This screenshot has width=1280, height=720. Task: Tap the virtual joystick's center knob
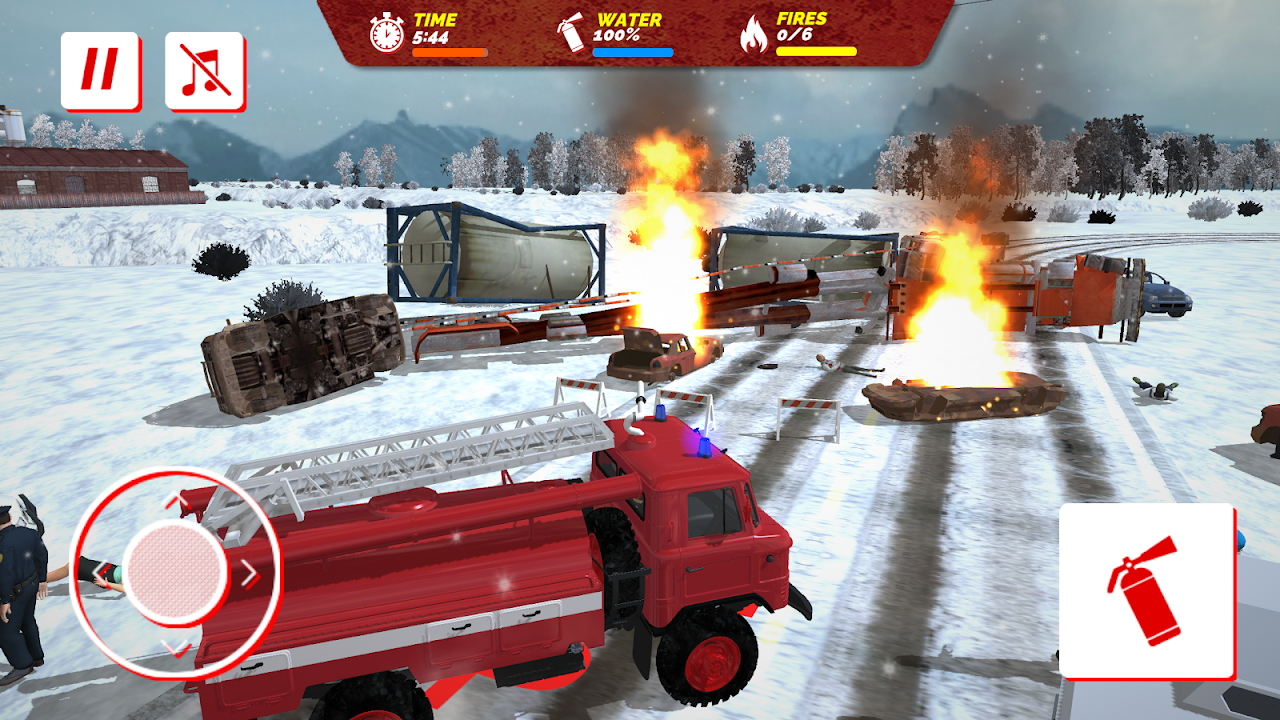pos(177,573)
